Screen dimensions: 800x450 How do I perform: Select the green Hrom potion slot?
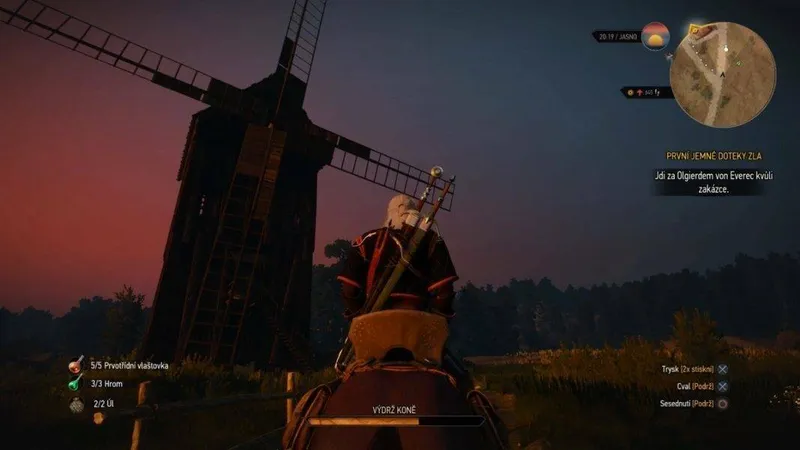coord(75,385)
